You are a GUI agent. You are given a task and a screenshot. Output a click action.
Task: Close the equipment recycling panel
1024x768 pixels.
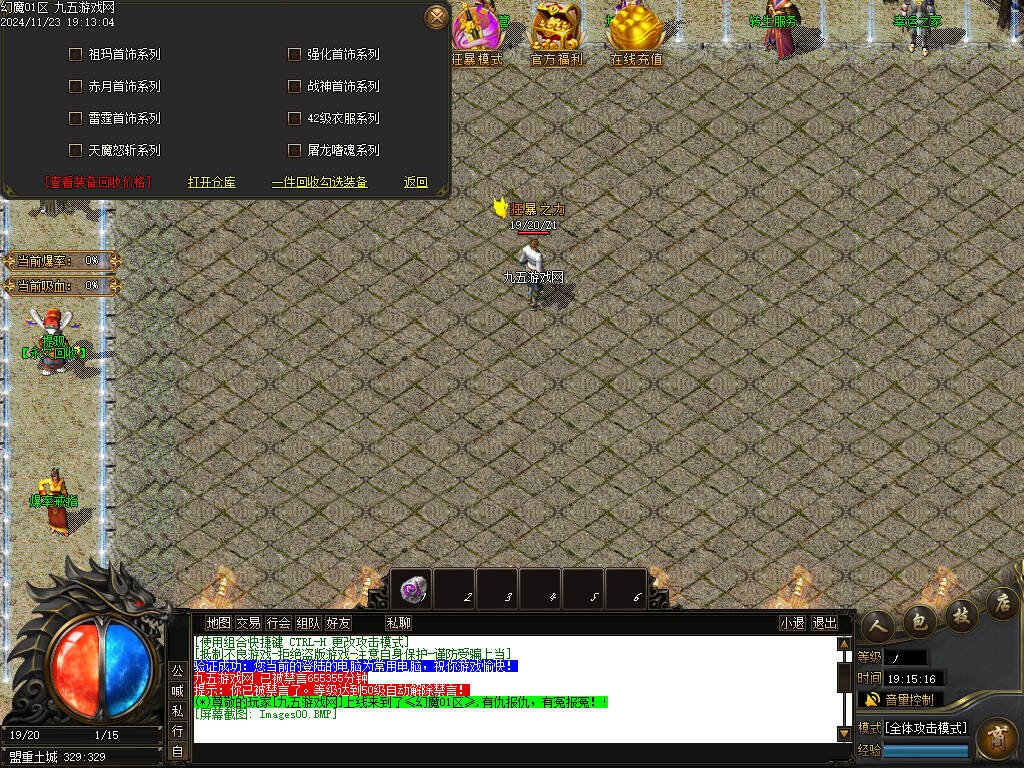click(x=436, y=17)
